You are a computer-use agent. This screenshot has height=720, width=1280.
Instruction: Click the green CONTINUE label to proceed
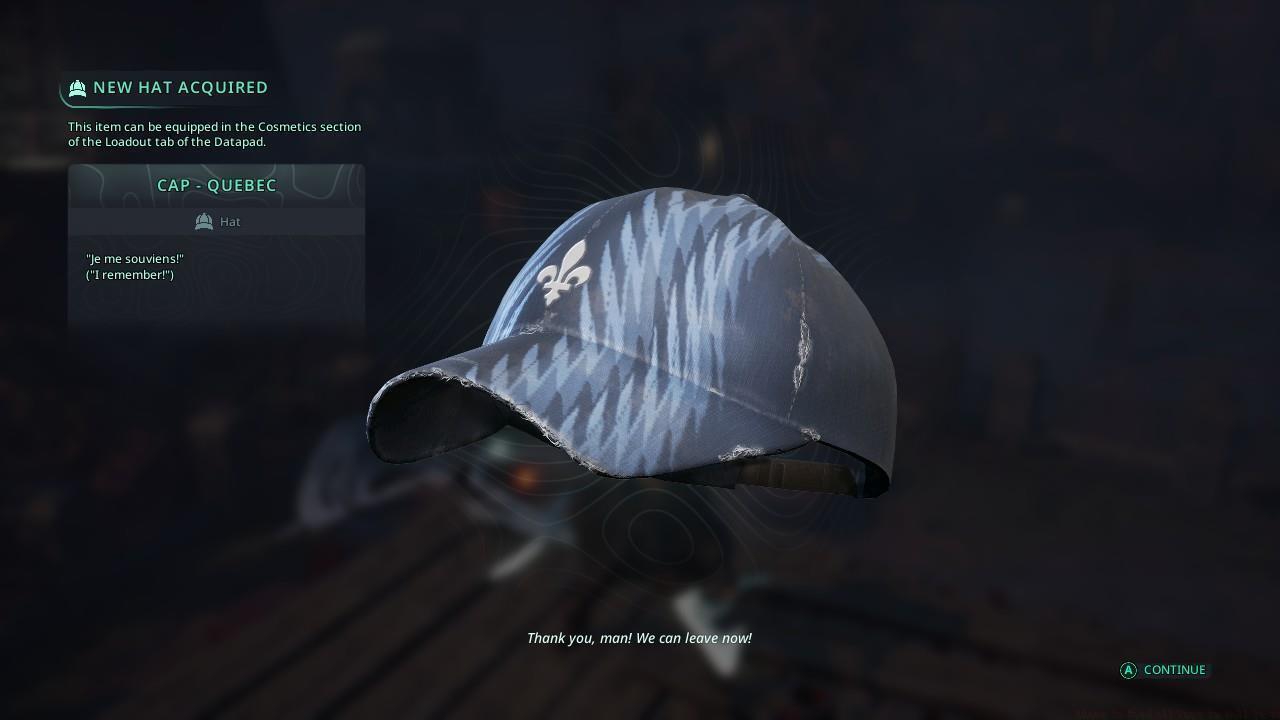pyautogui.click(x=1174, y=670)
